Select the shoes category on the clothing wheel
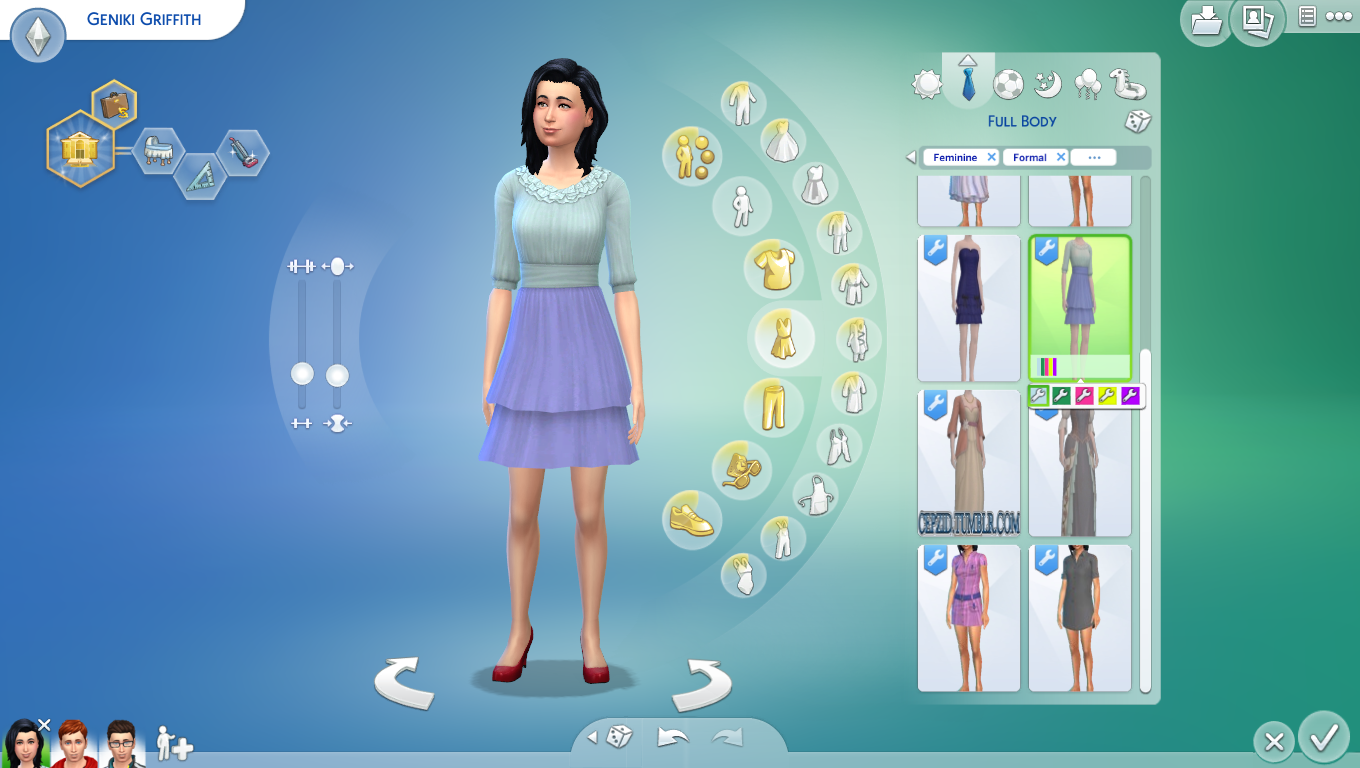This screenshot has height=768, width=1360. coord(693,519)
